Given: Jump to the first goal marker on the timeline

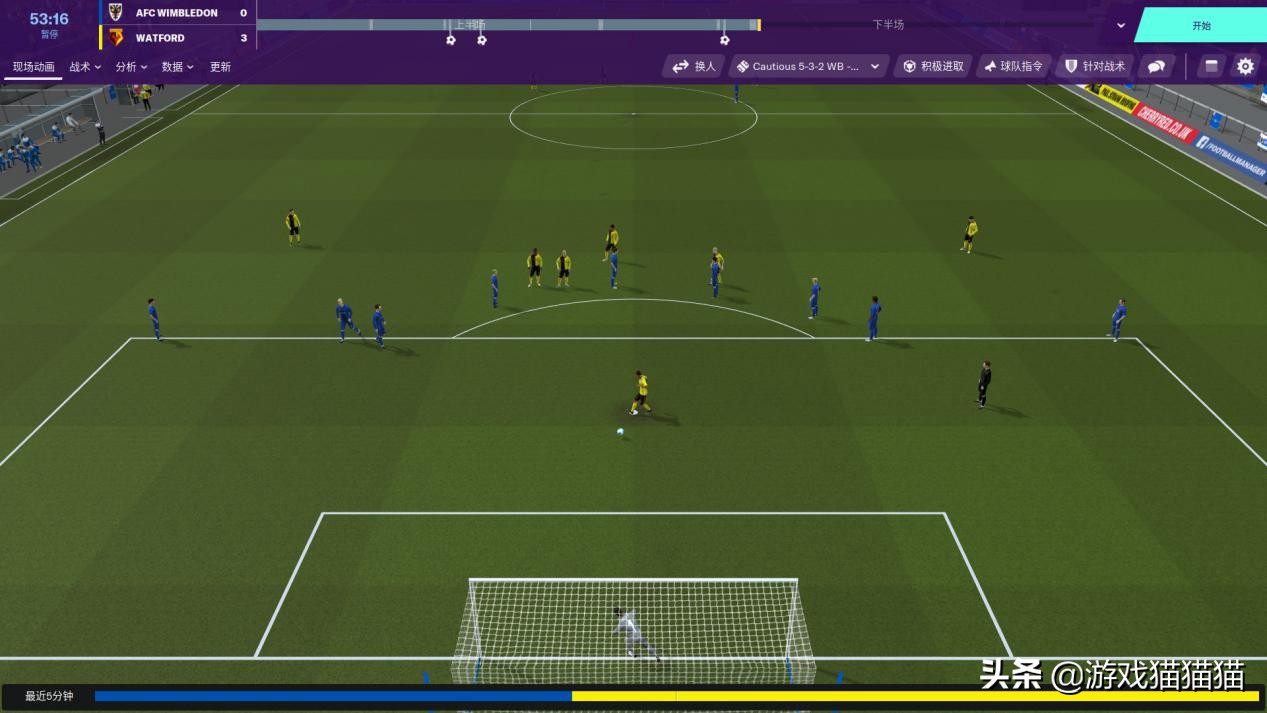Looking at the screenshot, I should [x=451, y=40].
